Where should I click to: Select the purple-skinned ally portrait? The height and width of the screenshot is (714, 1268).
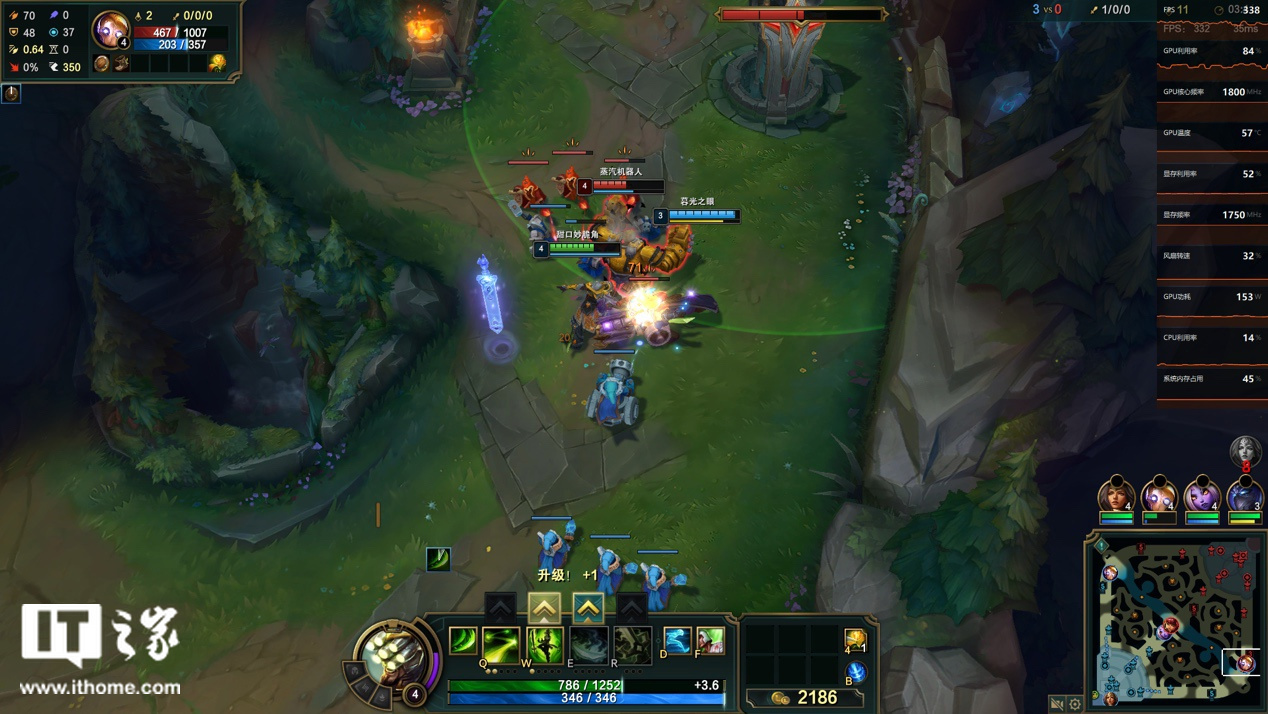point(1200,495)
